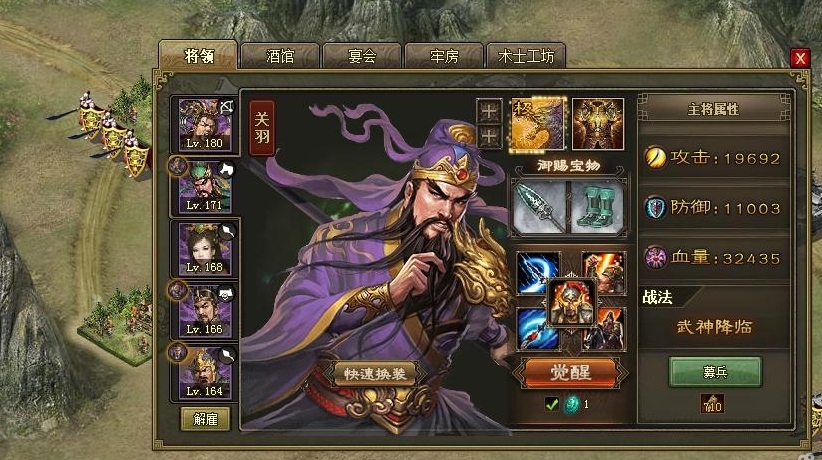The image size is (822, 460).
Task: Switch to the 牢房 prison tab
Action: pyautogui.click(x=442, y=56)
